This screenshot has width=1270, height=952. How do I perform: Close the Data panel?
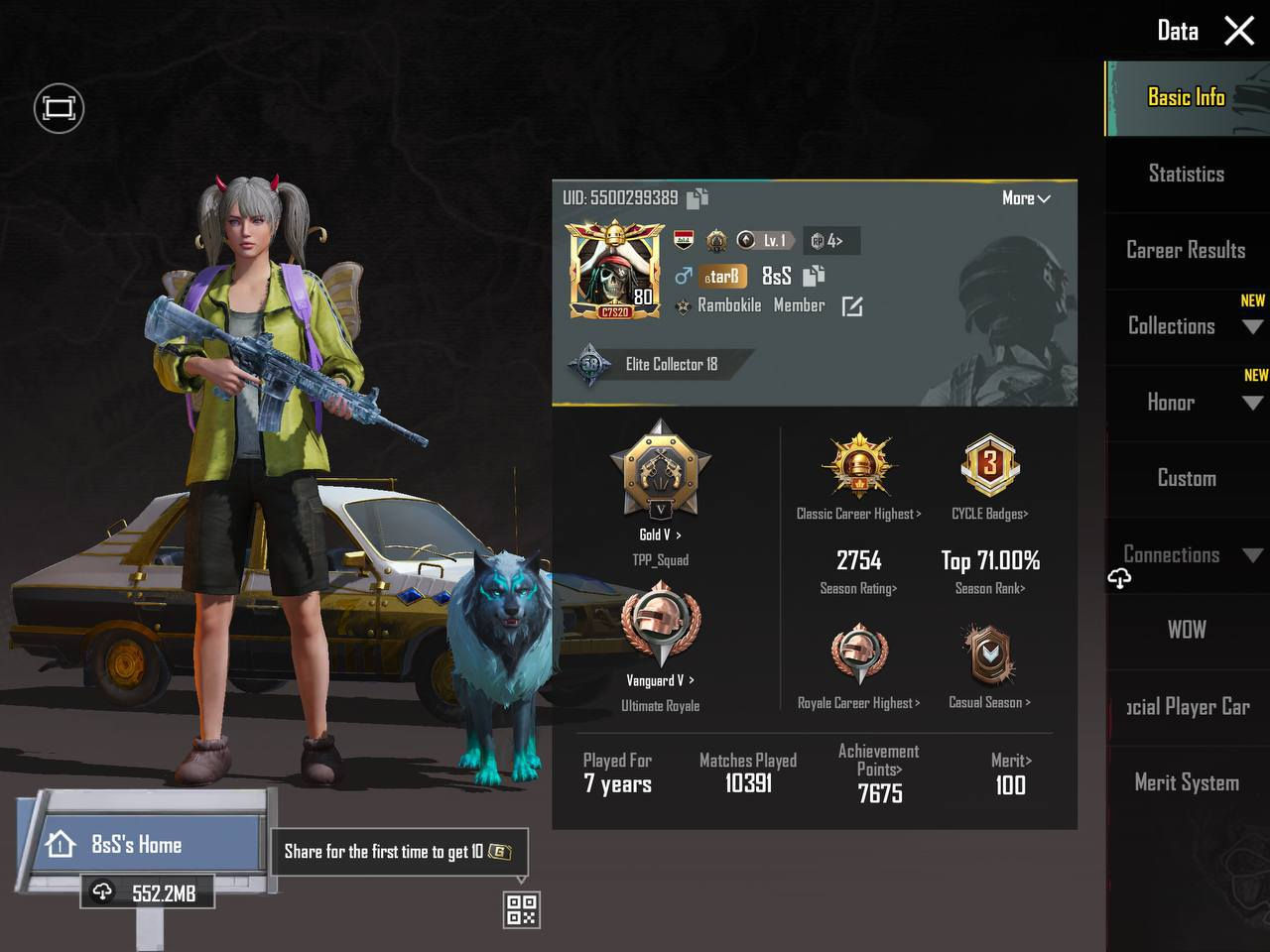(1239, 31)
